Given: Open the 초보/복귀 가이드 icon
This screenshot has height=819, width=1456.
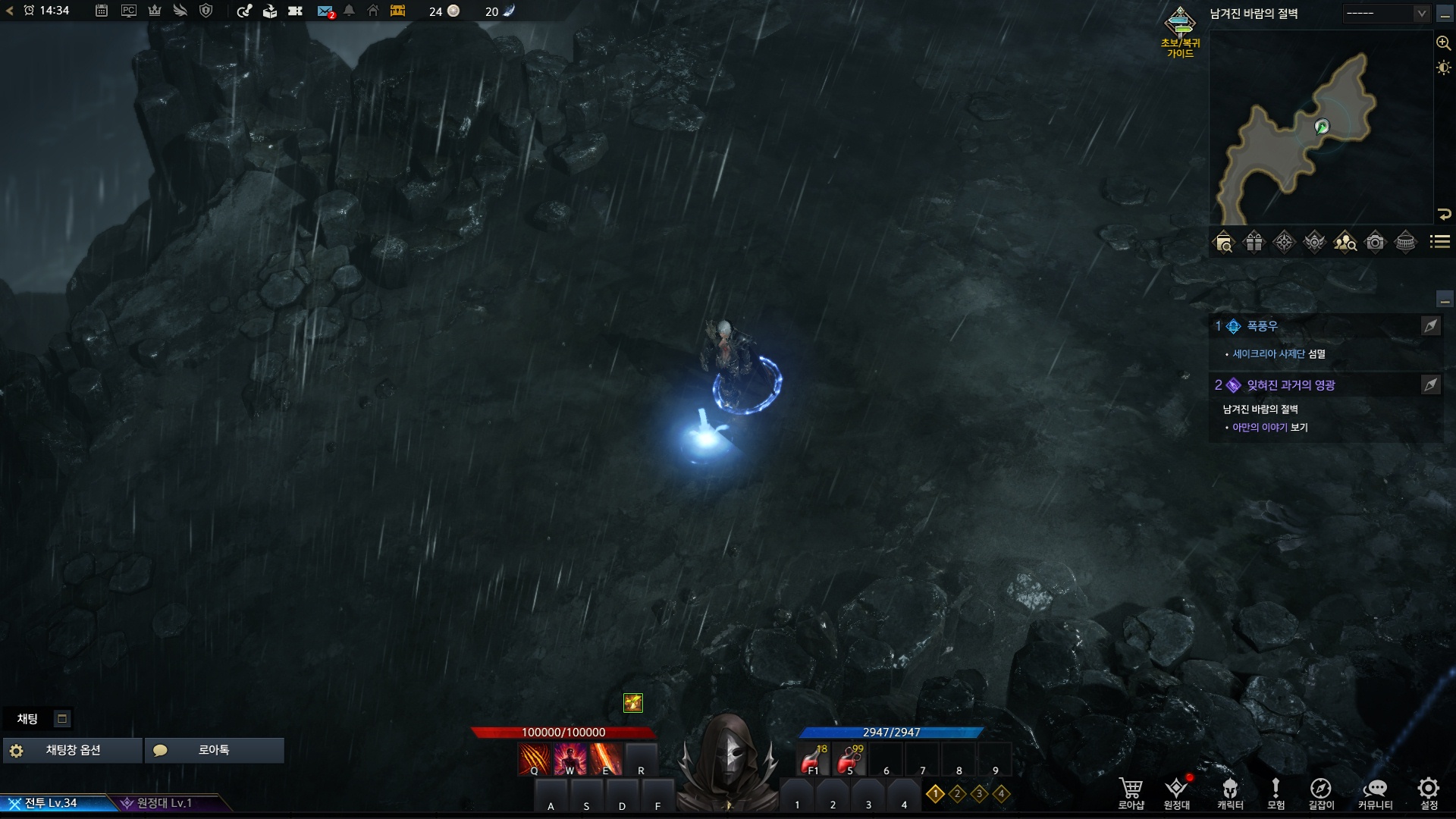Looking at the screenshot, I should 1180,32.
